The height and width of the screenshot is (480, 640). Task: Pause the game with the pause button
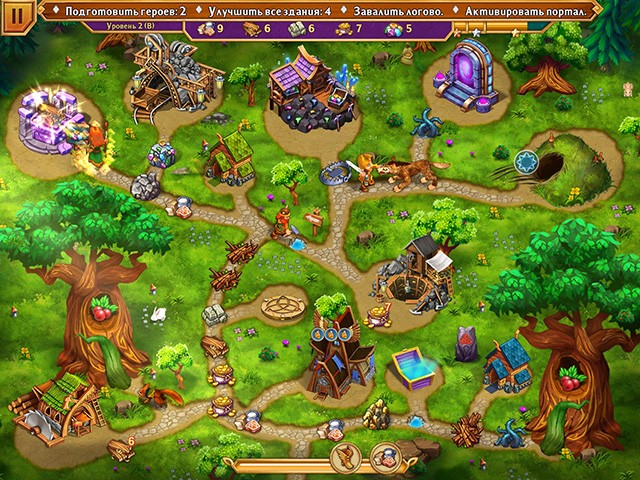tap(16, 15)
